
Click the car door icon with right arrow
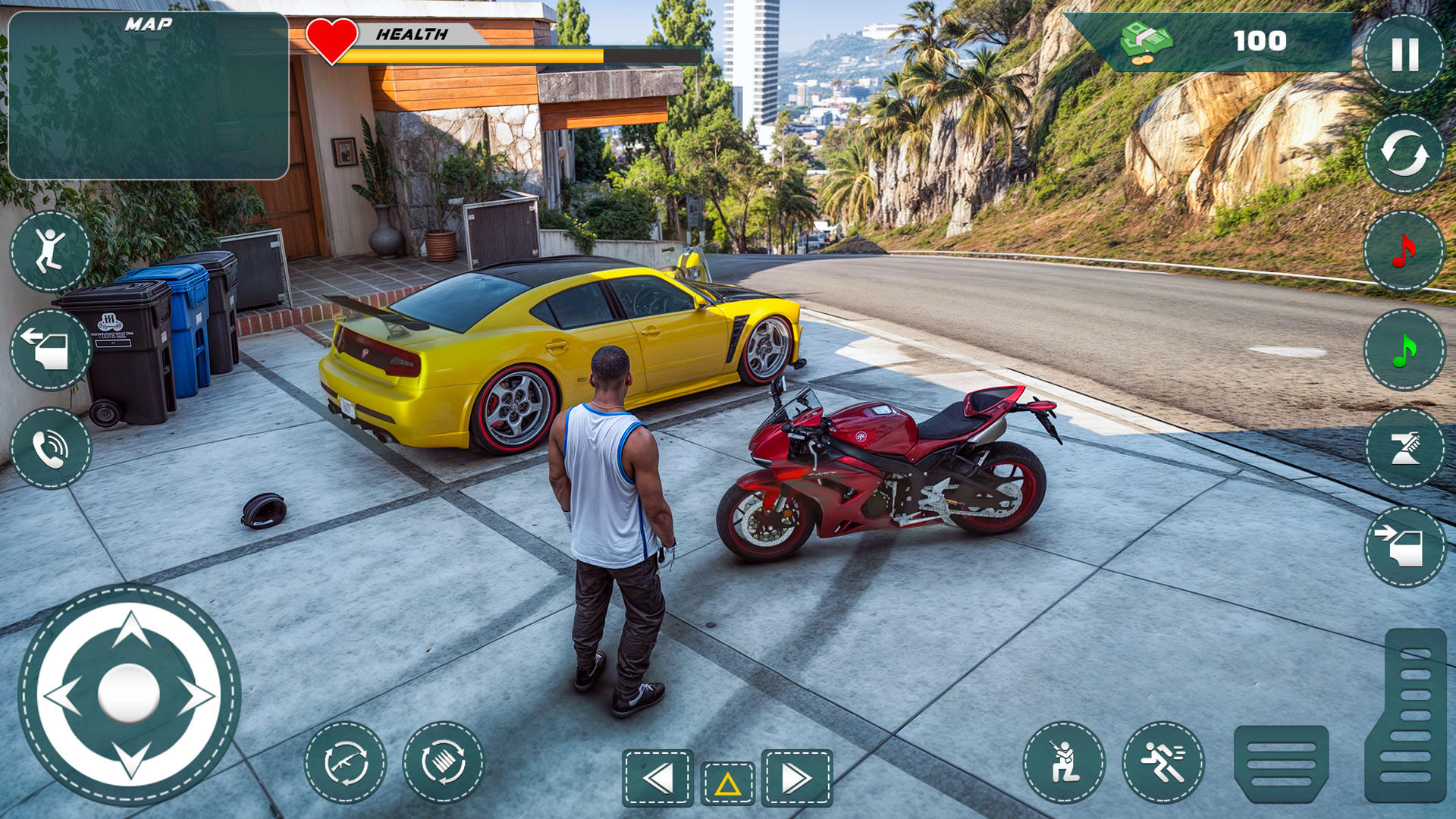pyautogui.click(x=1404, y=547)
